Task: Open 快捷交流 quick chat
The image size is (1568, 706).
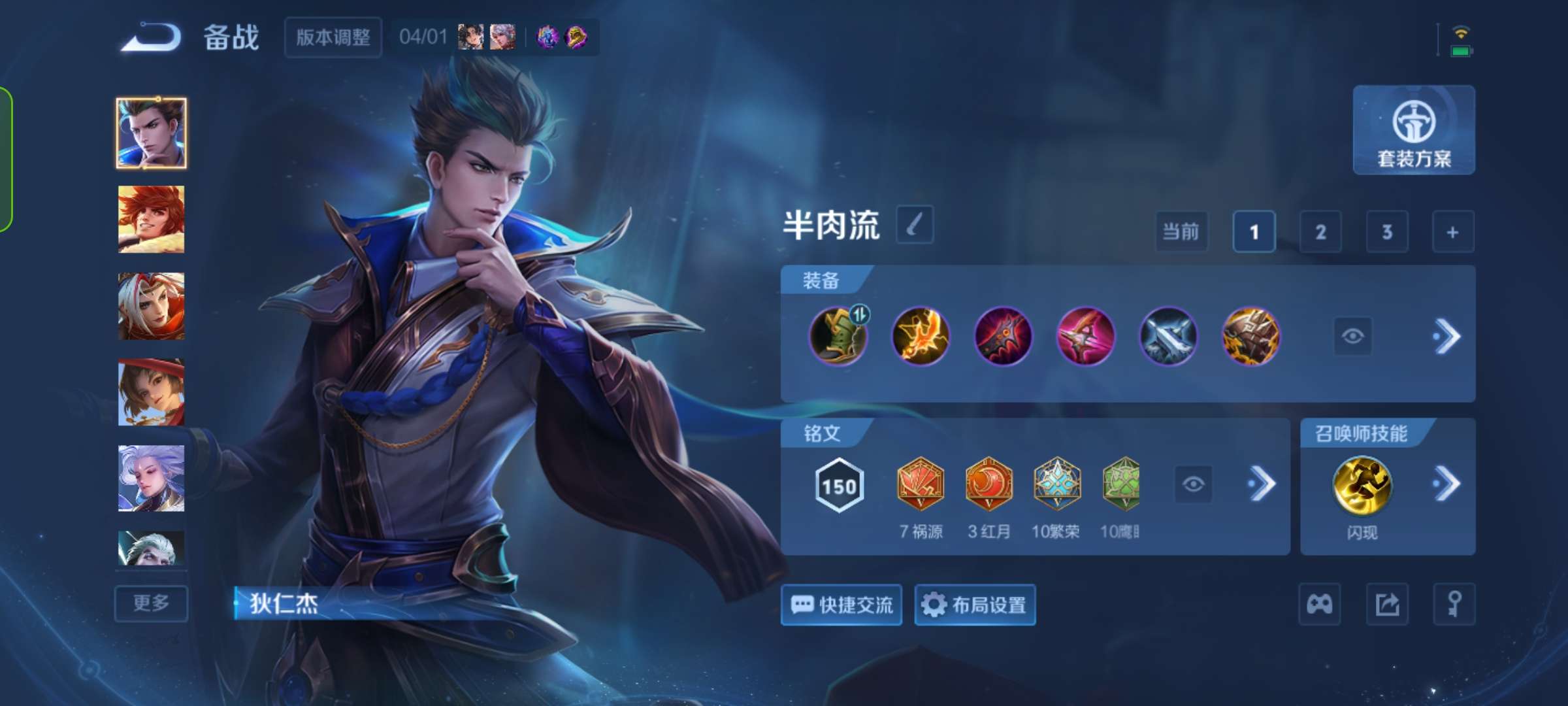Action: [841, 605]
